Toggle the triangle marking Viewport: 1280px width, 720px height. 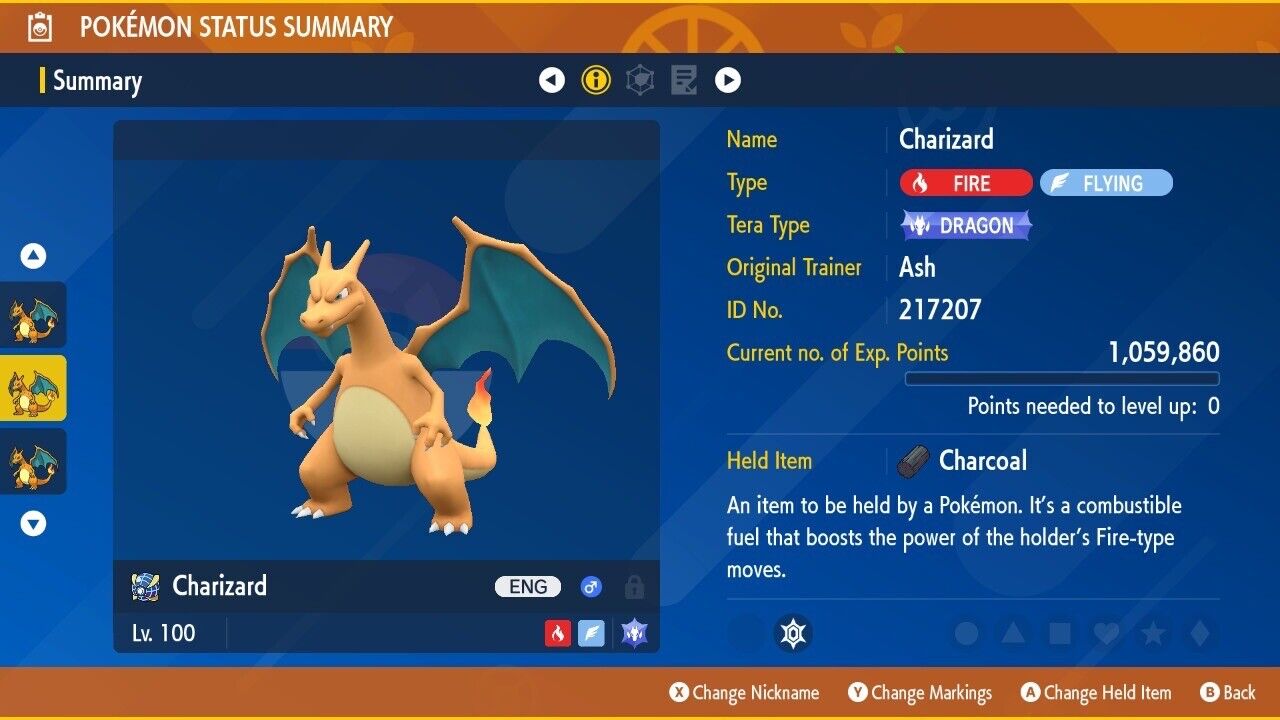[x=1013, y=633]
